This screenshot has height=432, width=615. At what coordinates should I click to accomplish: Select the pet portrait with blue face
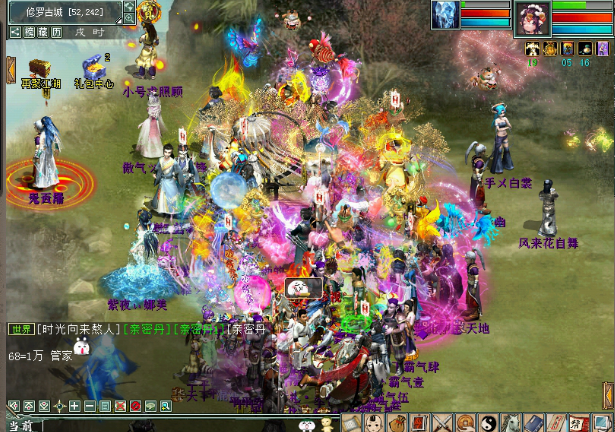click(x=445, y=15)
